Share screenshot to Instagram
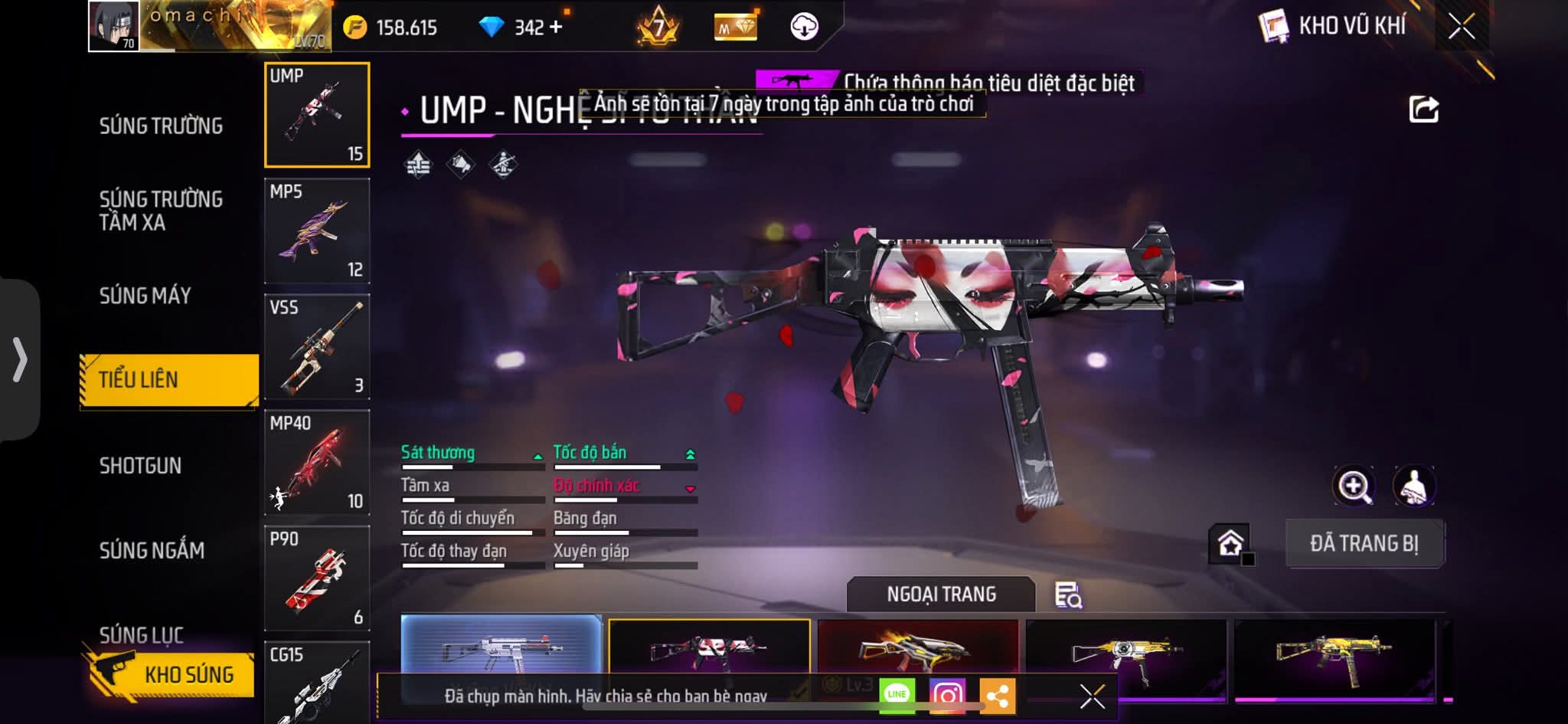The width and height of the screenshot is (1568, 724). (x=947, y=695)
